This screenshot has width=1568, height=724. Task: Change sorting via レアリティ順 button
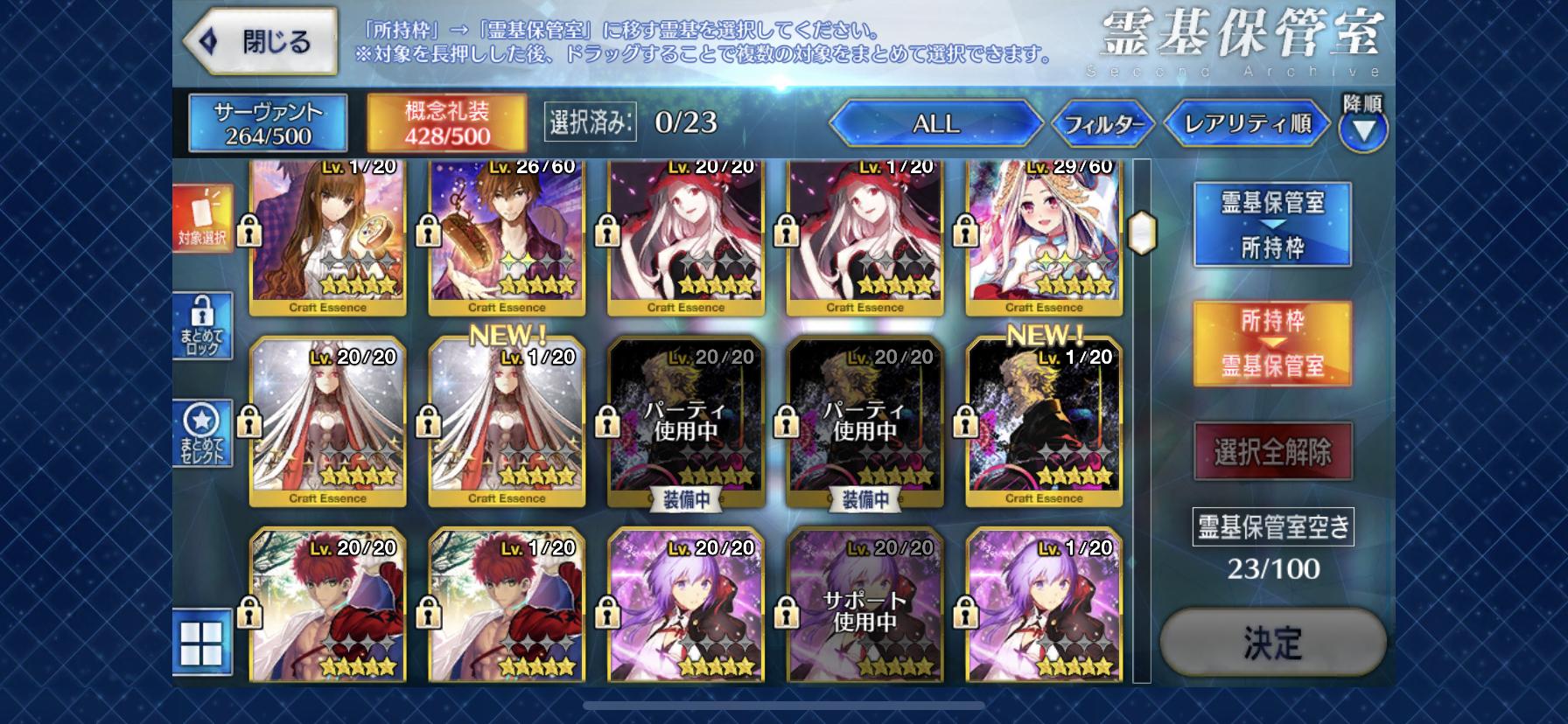pyautogui.click(x=1247, y=124)
